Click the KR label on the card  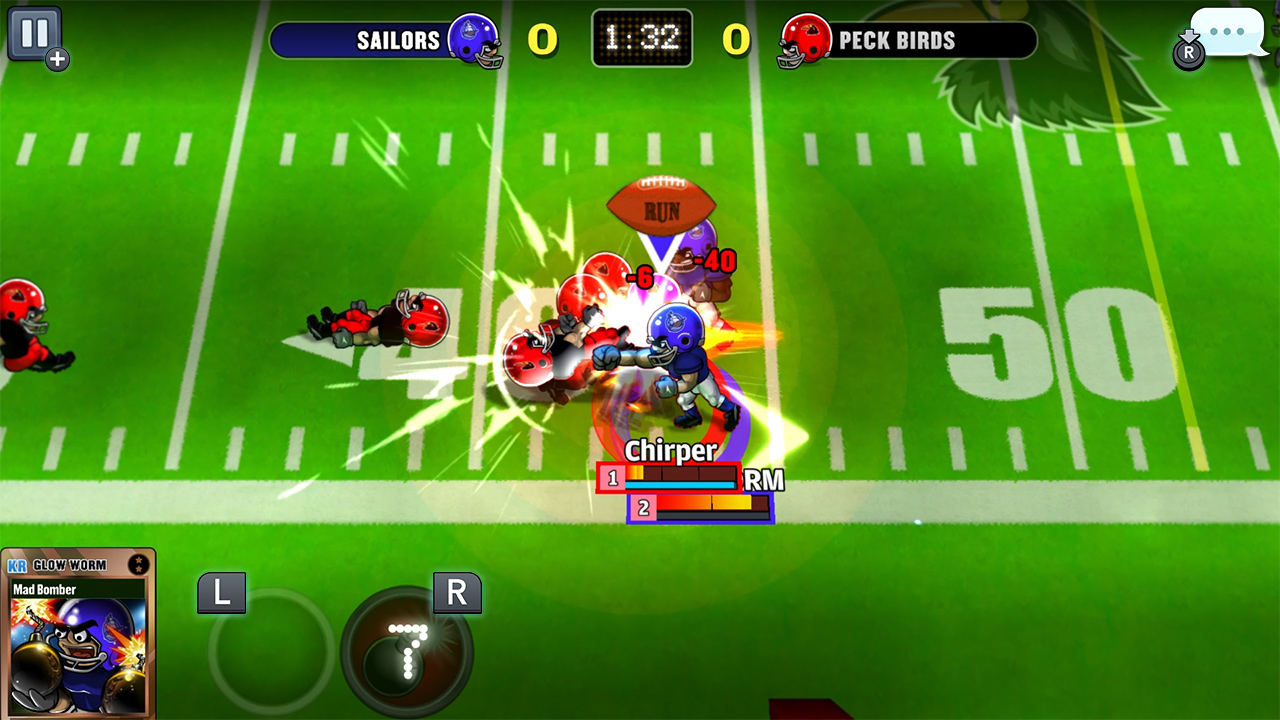click(x=17, y=564)
